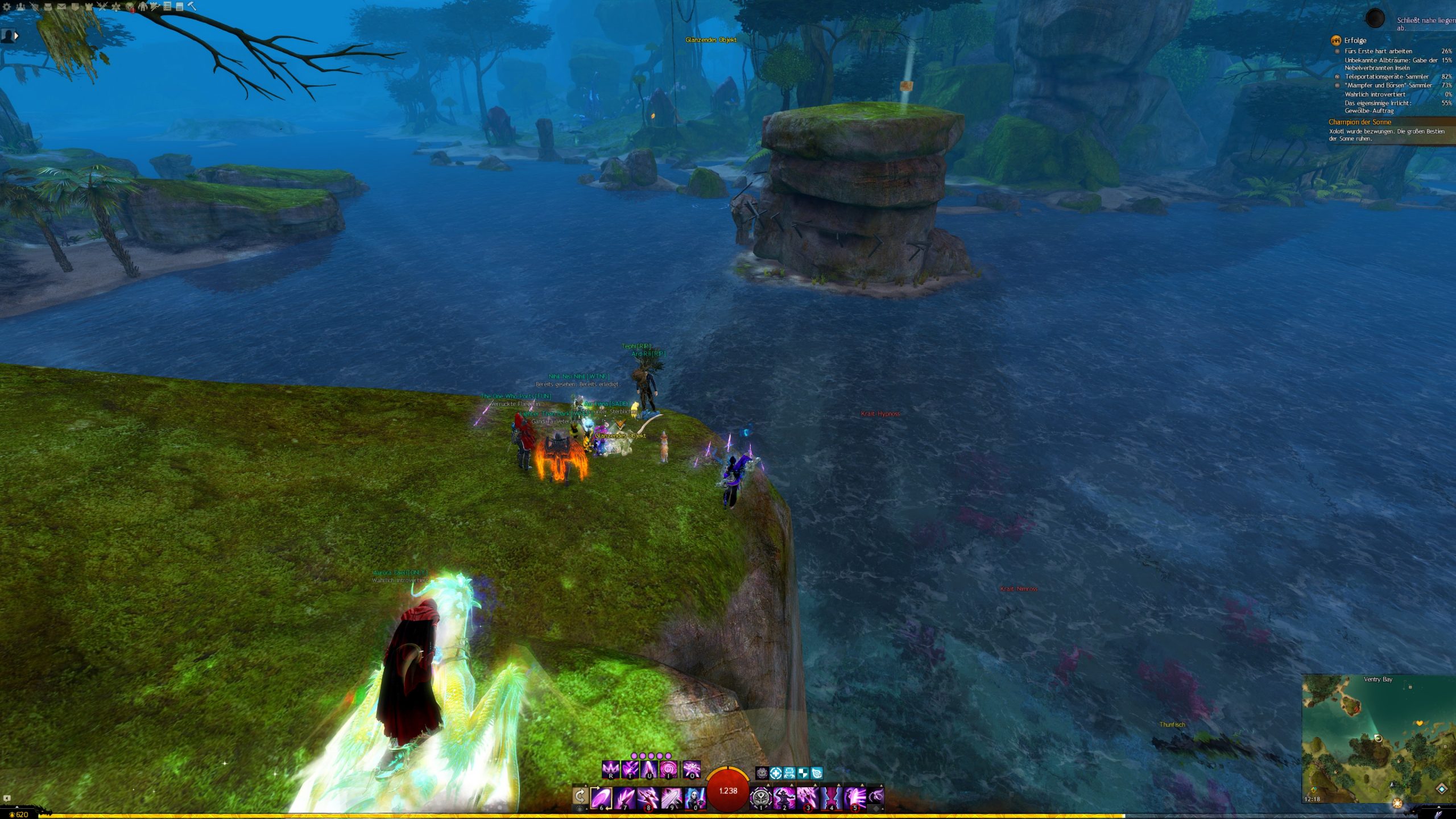
Task: Use weapon skill in slot 6
Action: pos(601,797)
